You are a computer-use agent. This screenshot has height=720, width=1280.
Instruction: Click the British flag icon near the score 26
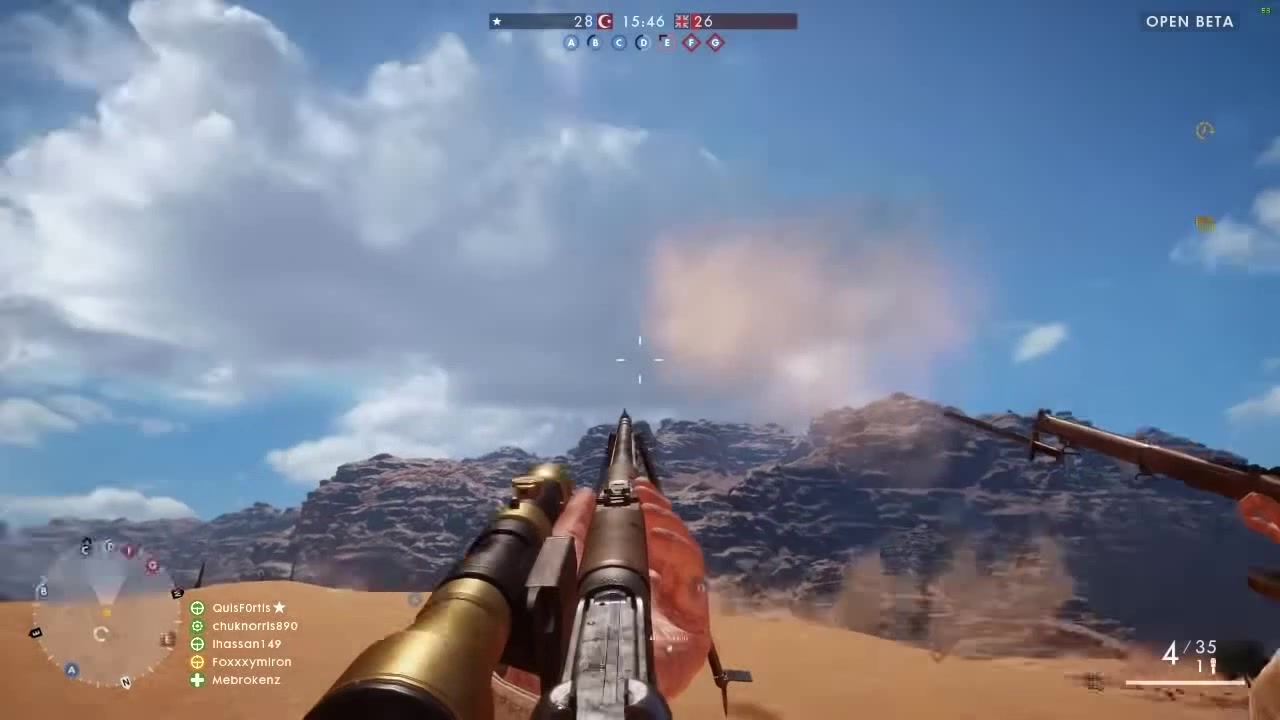pyautogui.click(x=681, y=21)
